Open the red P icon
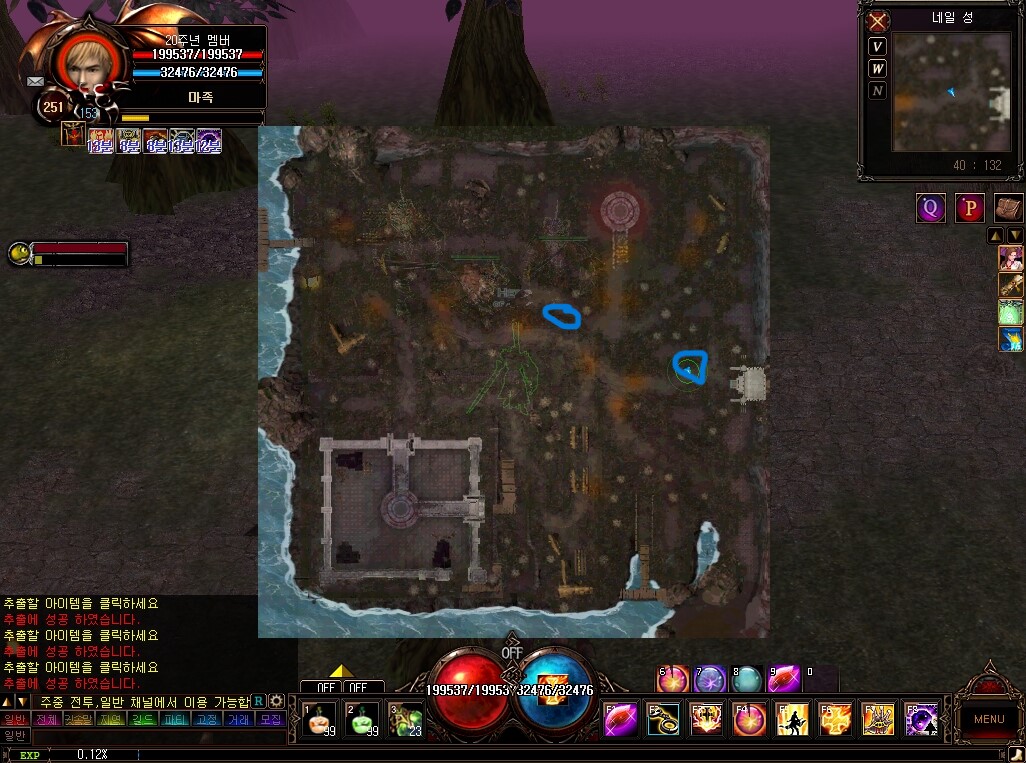This screenshot has width=1026, height=763. (x=970, y=208)
